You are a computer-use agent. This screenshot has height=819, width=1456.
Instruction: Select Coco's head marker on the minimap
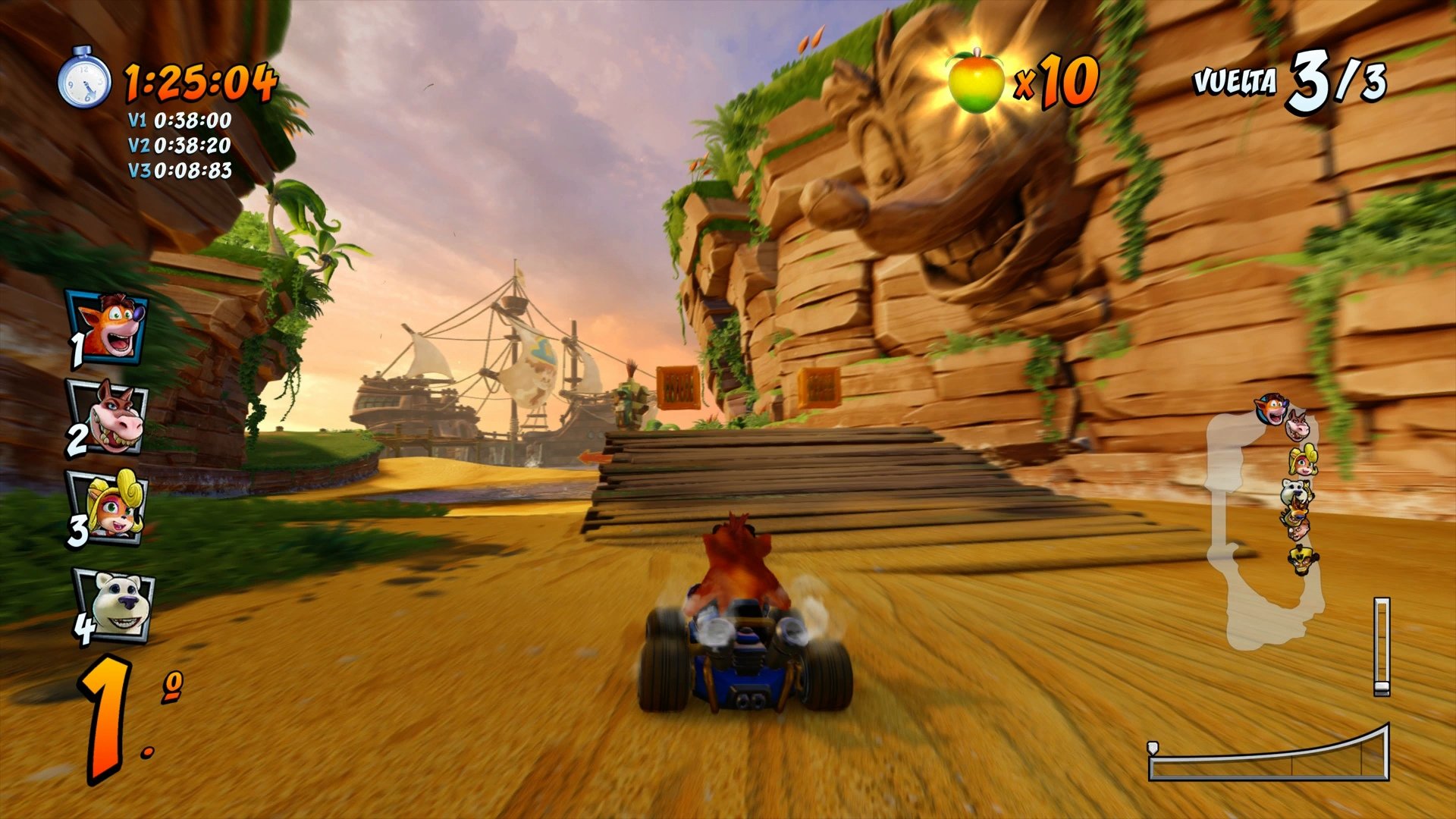[1304, 461]
